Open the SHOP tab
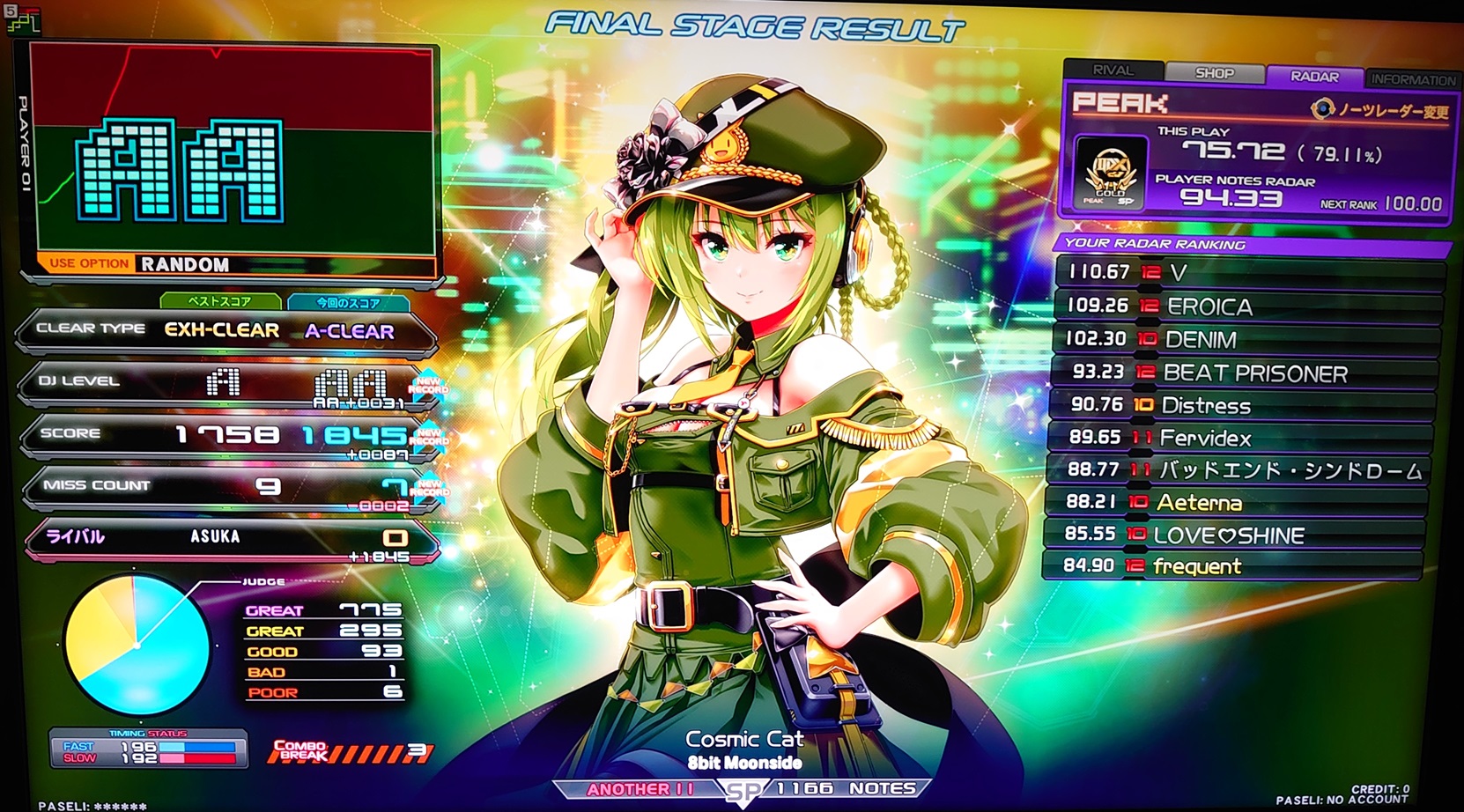This screenshot has height=812, width=1464. [x=1214, y=73]
